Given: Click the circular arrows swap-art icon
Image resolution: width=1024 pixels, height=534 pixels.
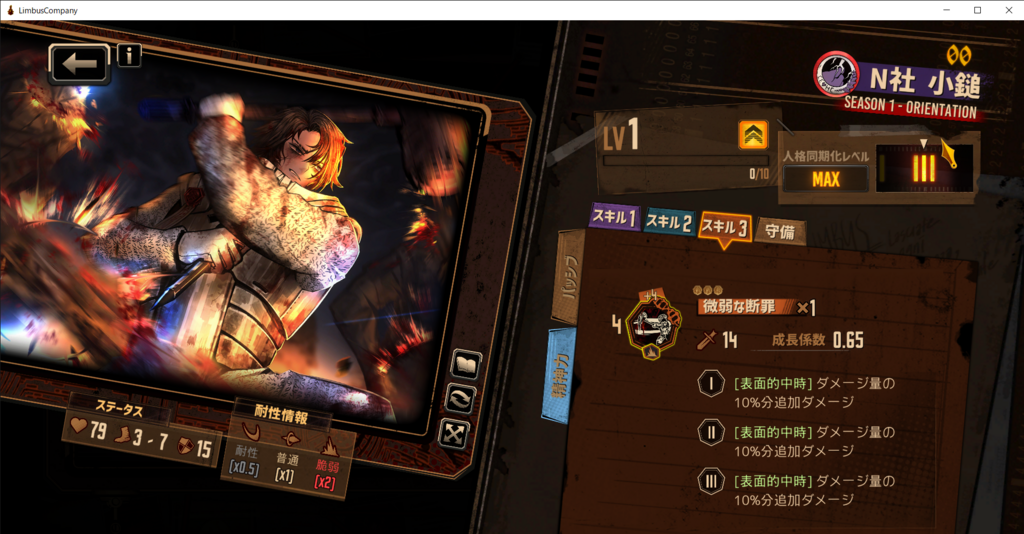Looking at the screenshot, I should (462, 398).
